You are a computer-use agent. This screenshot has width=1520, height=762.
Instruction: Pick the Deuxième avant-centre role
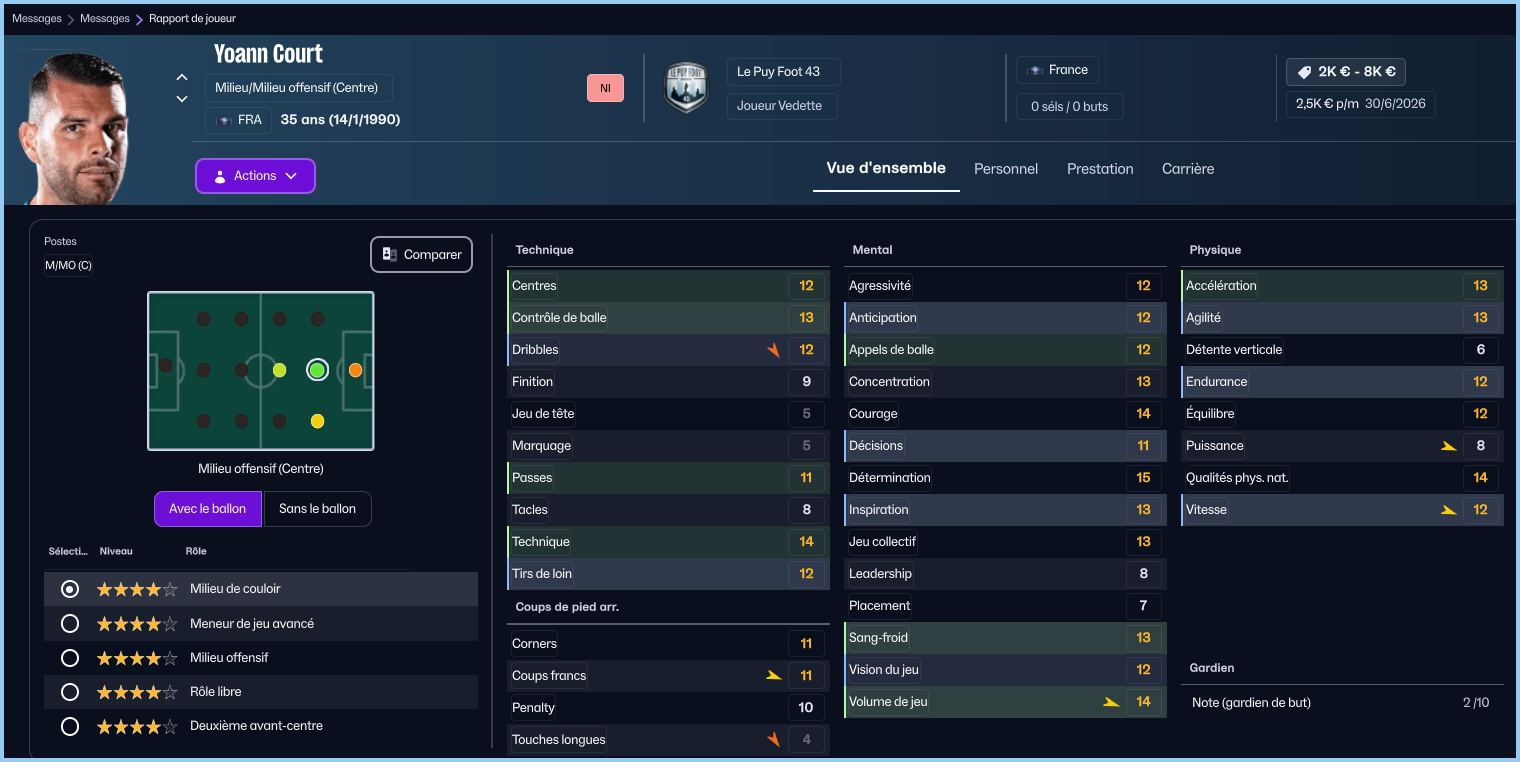tap(70, 726)
